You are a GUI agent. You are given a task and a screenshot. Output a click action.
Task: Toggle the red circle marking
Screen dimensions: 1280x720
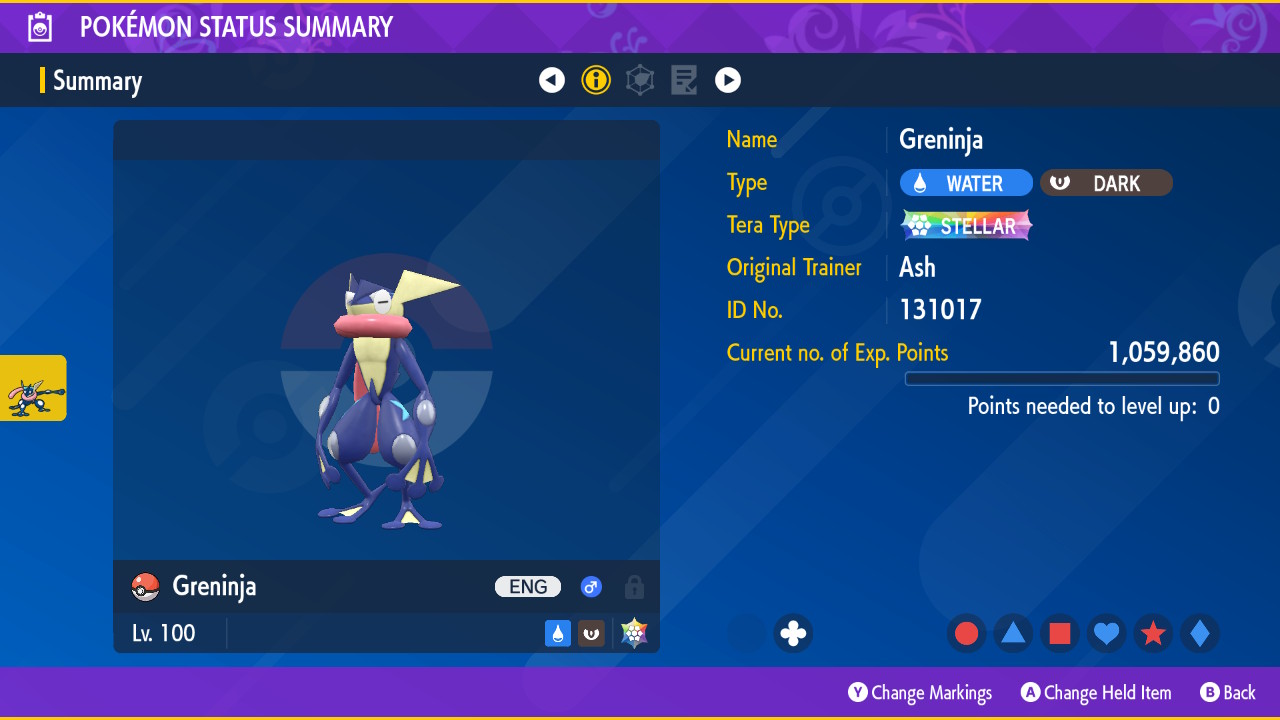click(966, 633)
